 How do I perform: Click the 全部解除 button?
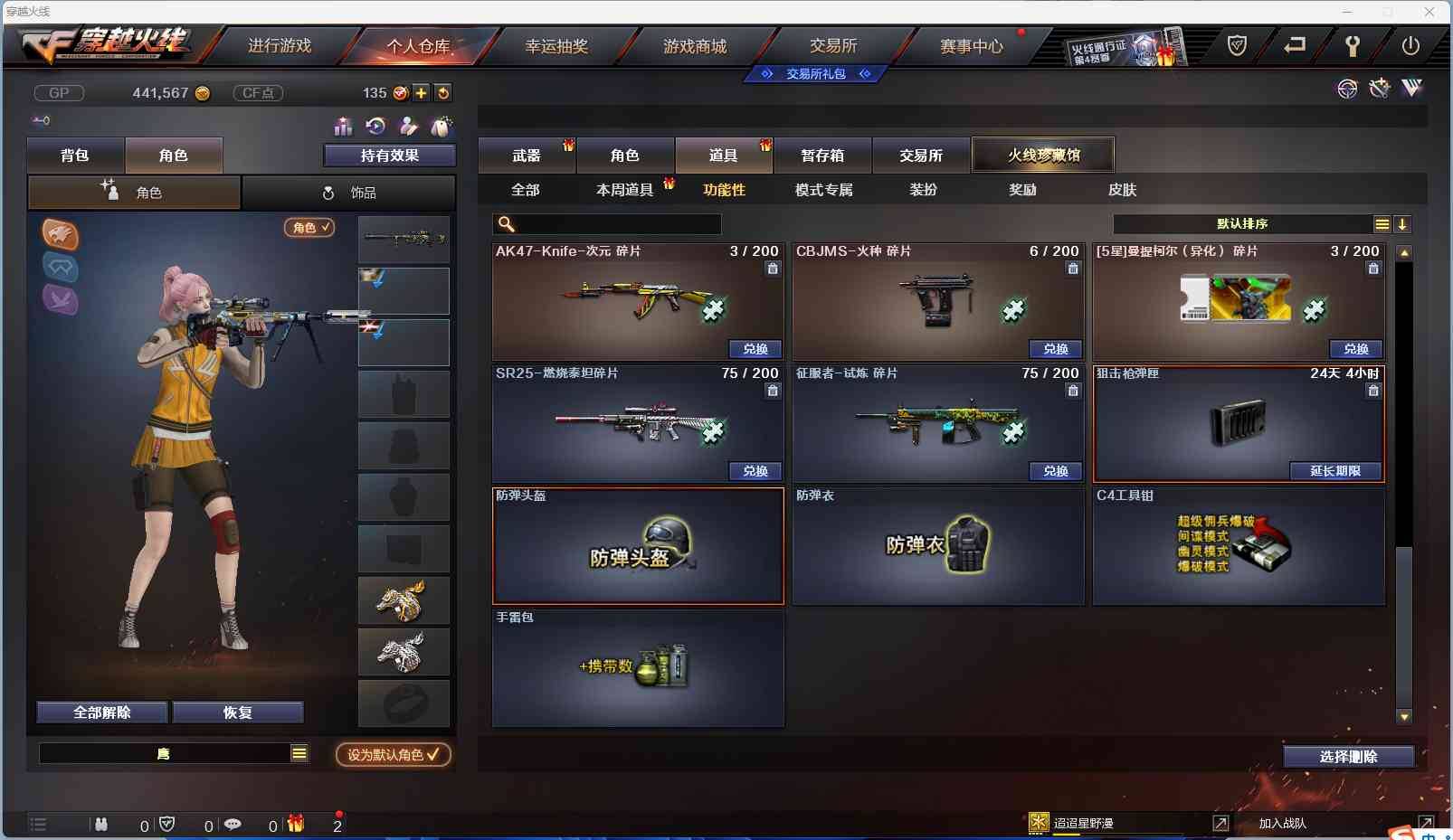101,712
